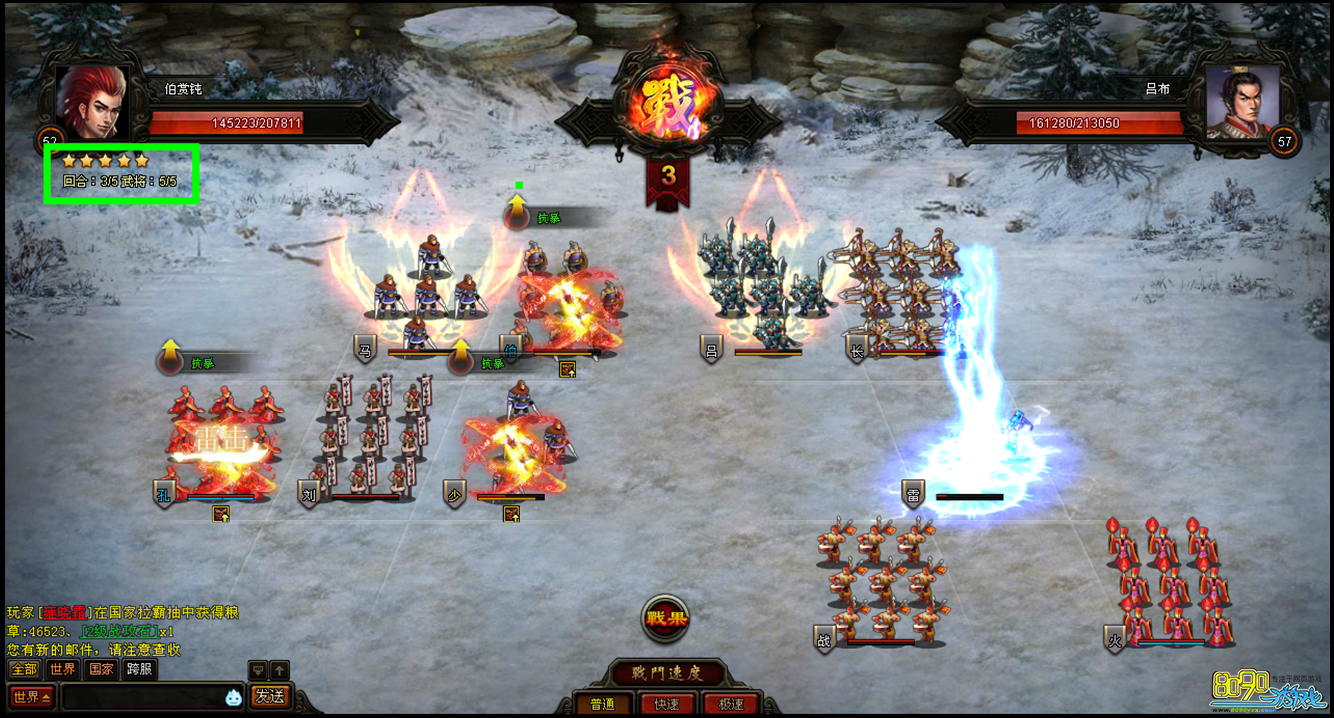Click the chat message input box
Screen dimensions: 1334x718
[140, 696]
